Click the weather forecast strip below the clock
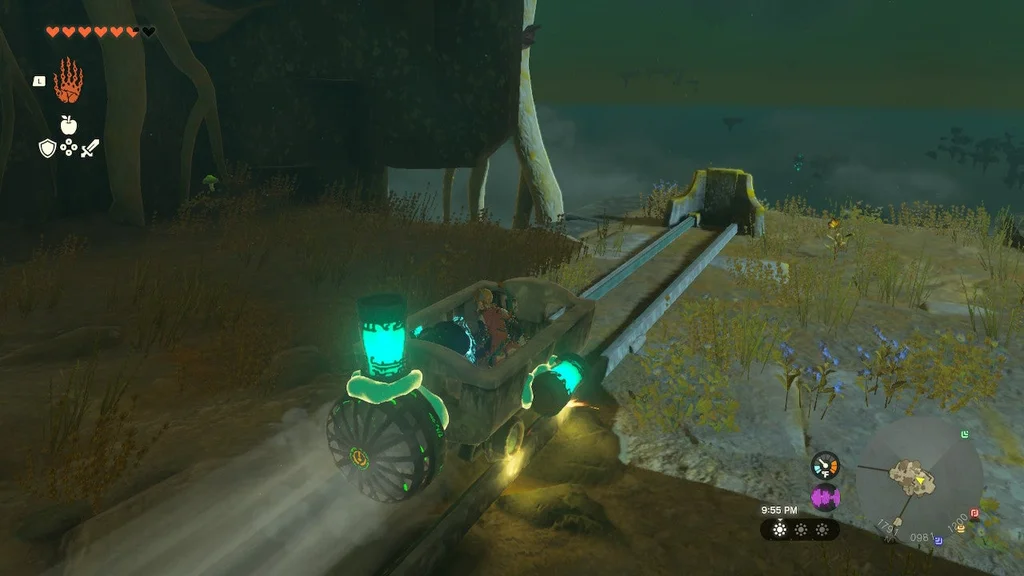This screenshot has width=1024, height=576. pos(800,529)
